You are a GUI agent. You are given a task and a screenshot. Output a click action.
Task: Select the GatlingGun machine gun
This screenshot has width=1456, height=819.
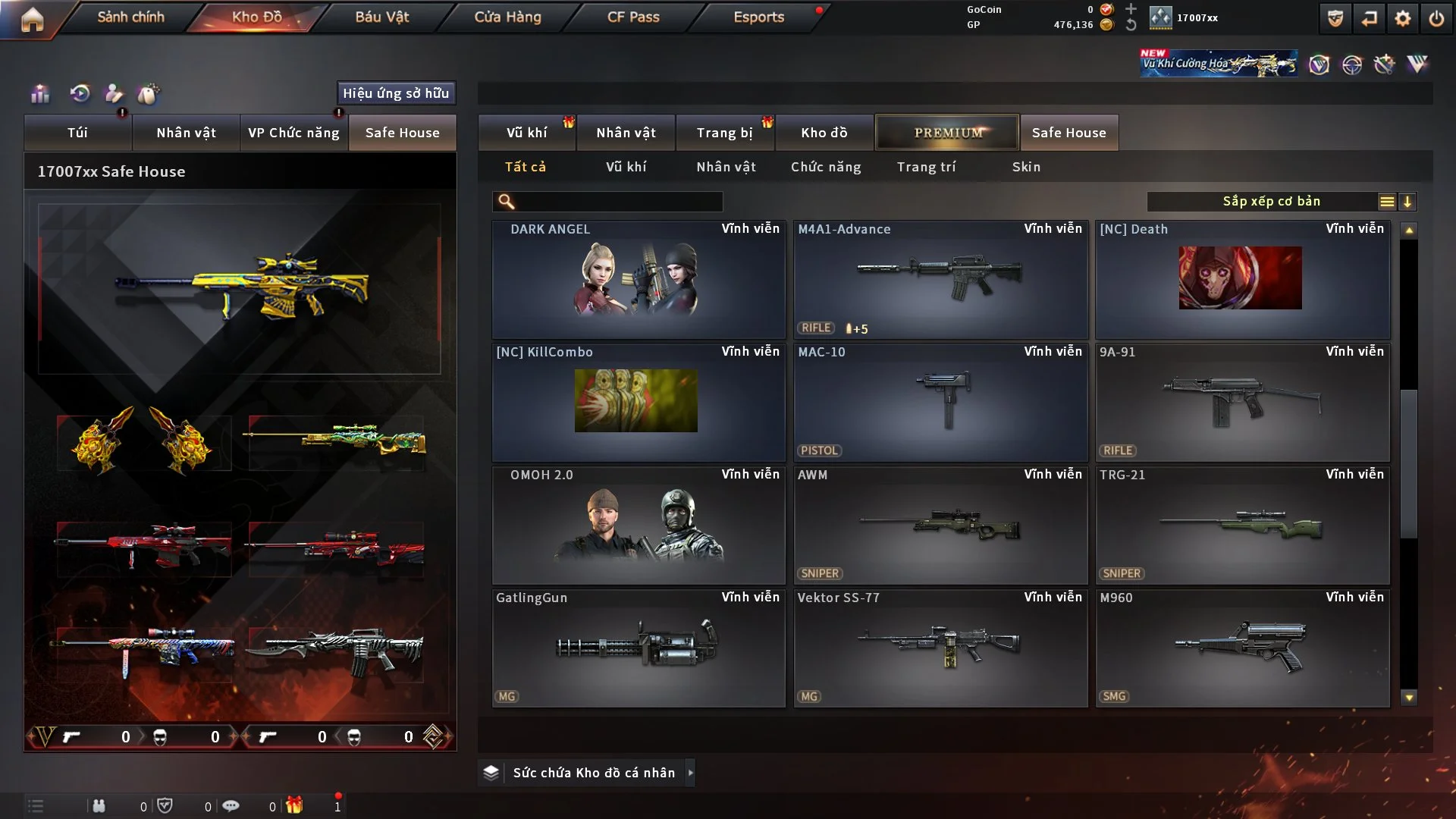click(638, 648)
